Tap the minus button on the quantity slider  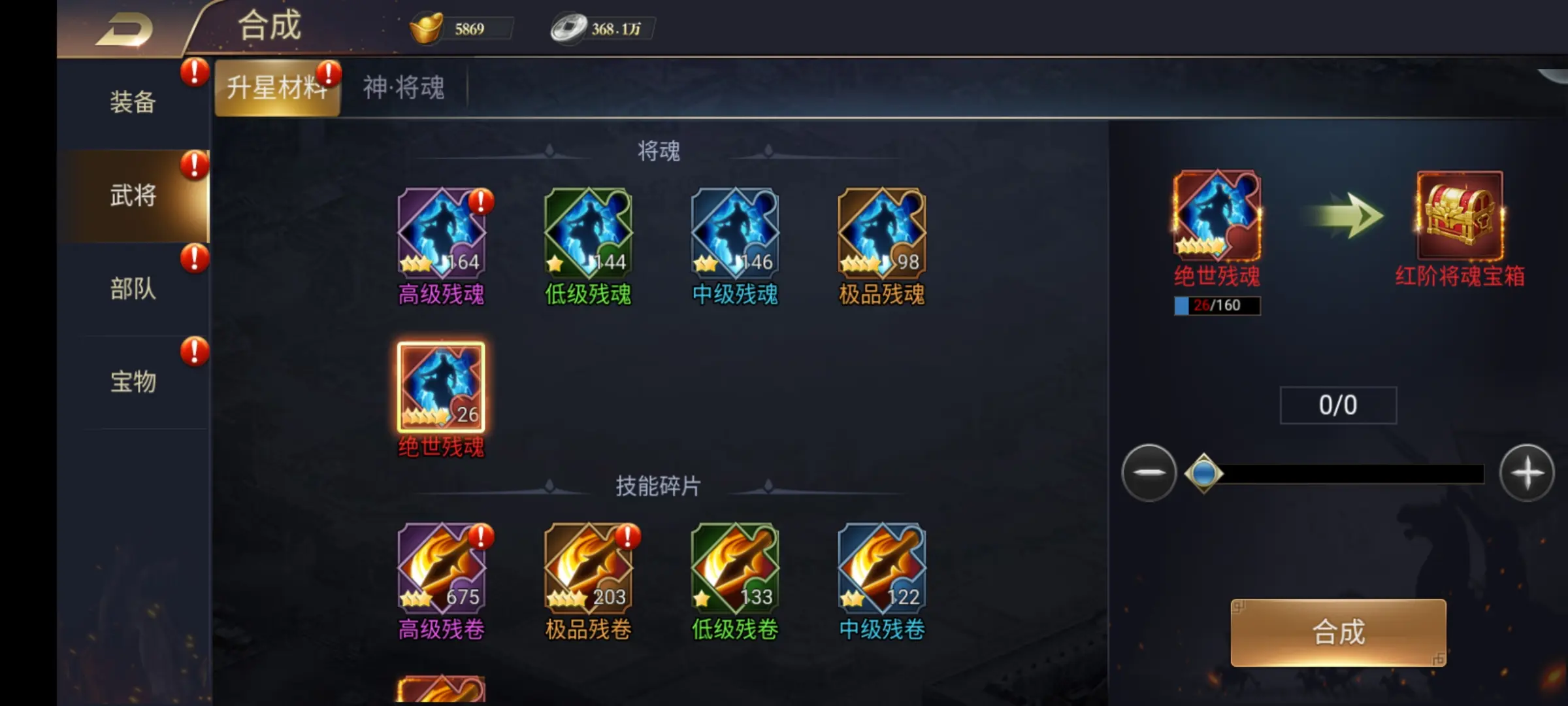click(1149, 474)
